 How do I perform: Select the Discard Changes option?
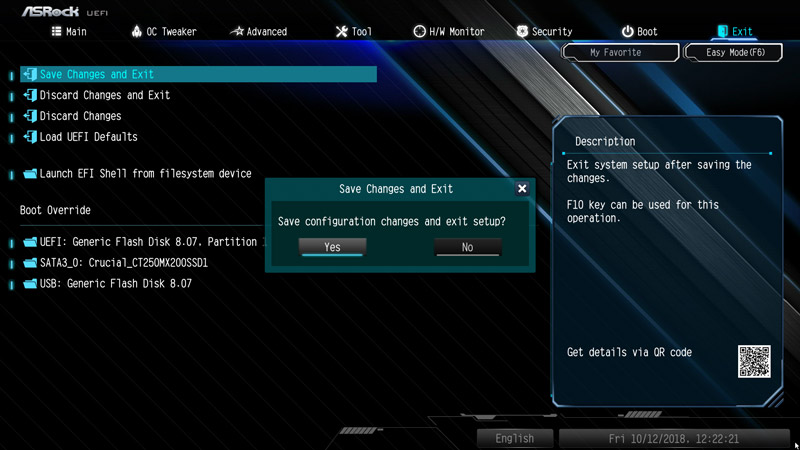point(80,116)
